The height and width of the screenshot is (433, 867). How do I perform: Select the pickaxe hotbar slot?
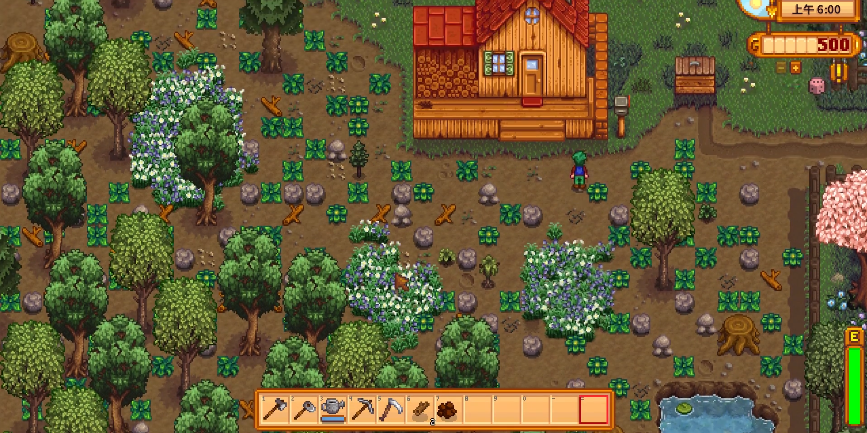[x=360, y=409]
